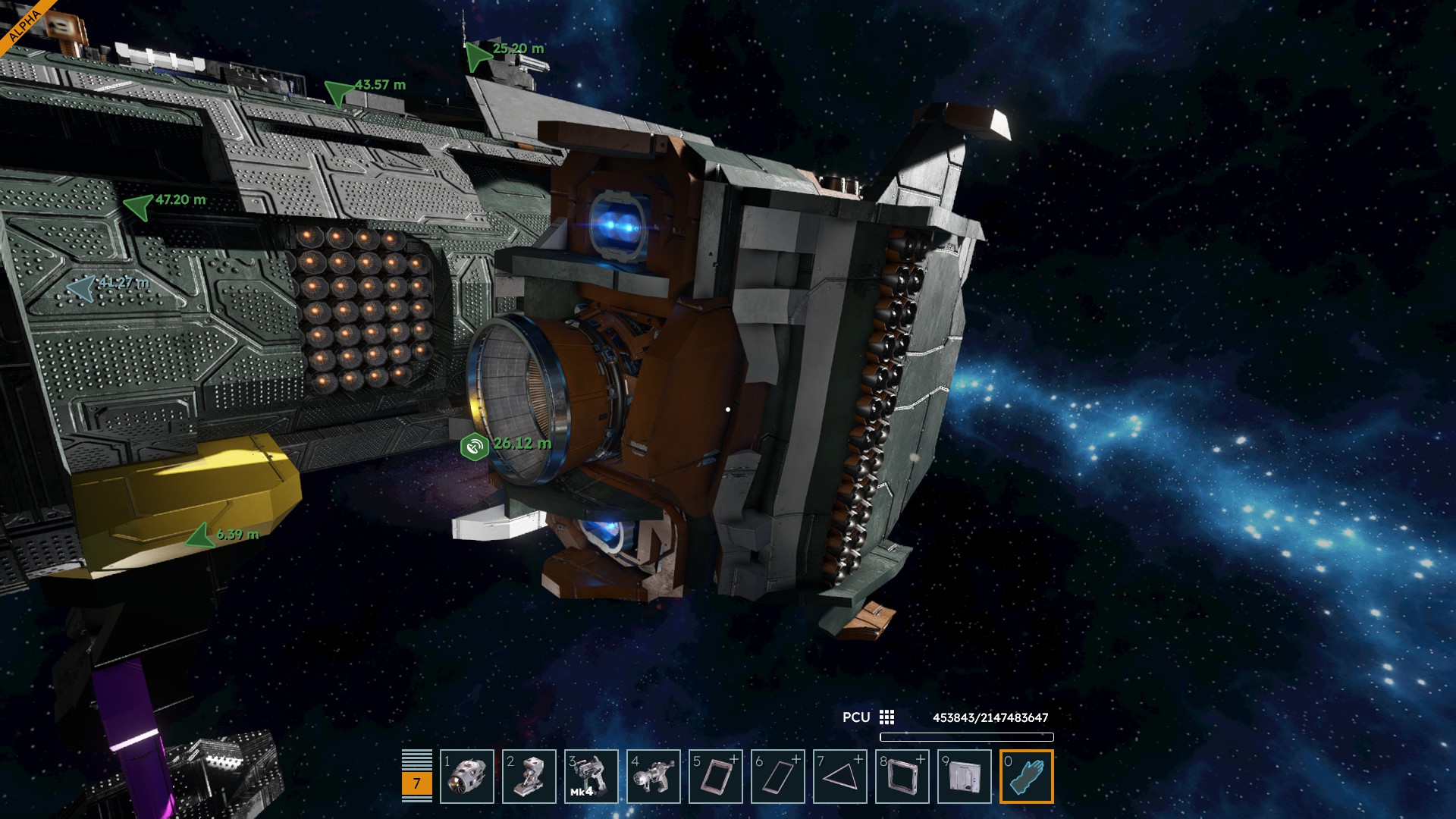Choose the hardpoint item in slot 2
This screenshot has width=1456, height=819.
(x=529, y=777)
